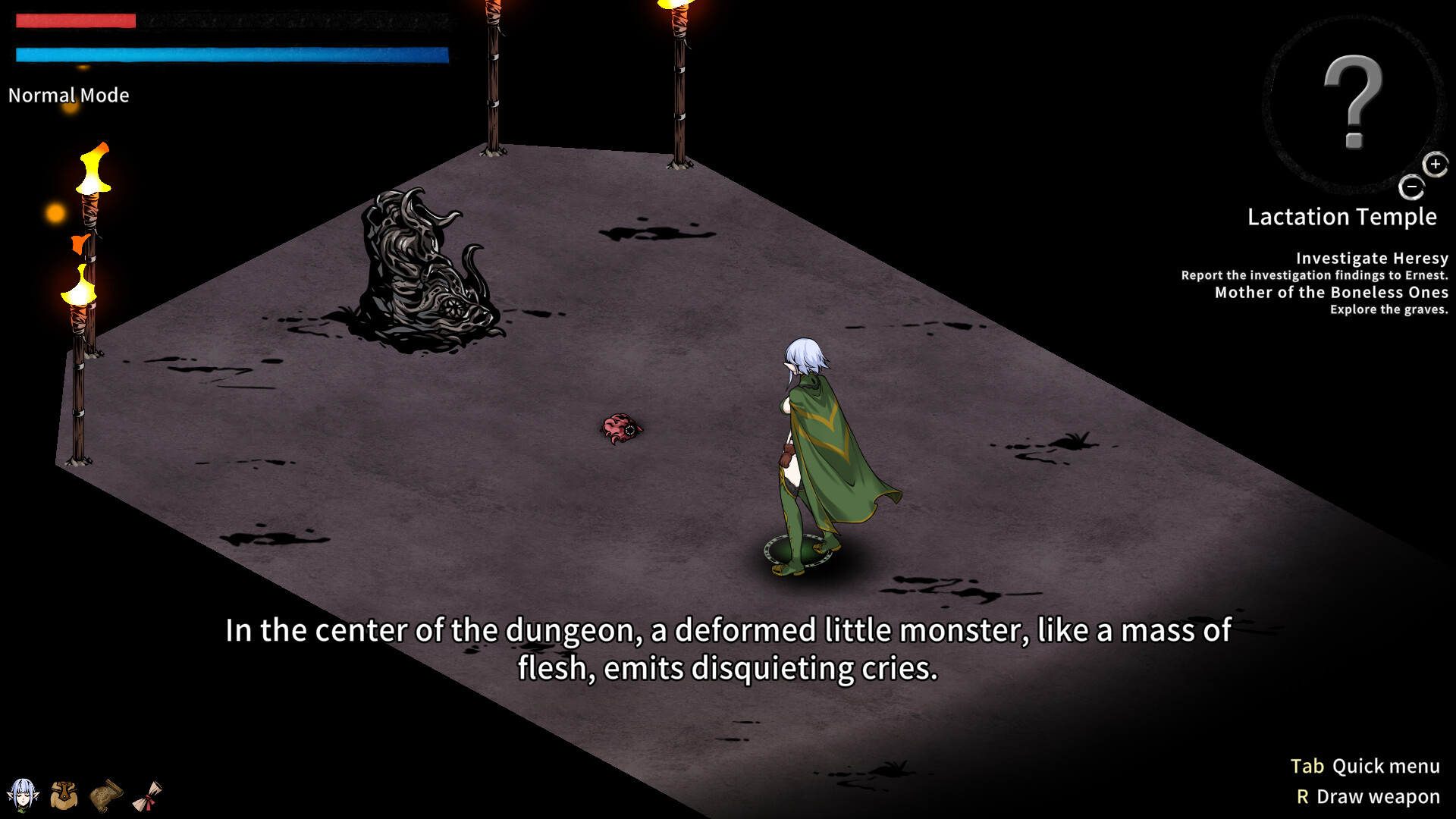Open the leather bag inventory icon

point(64,795)
